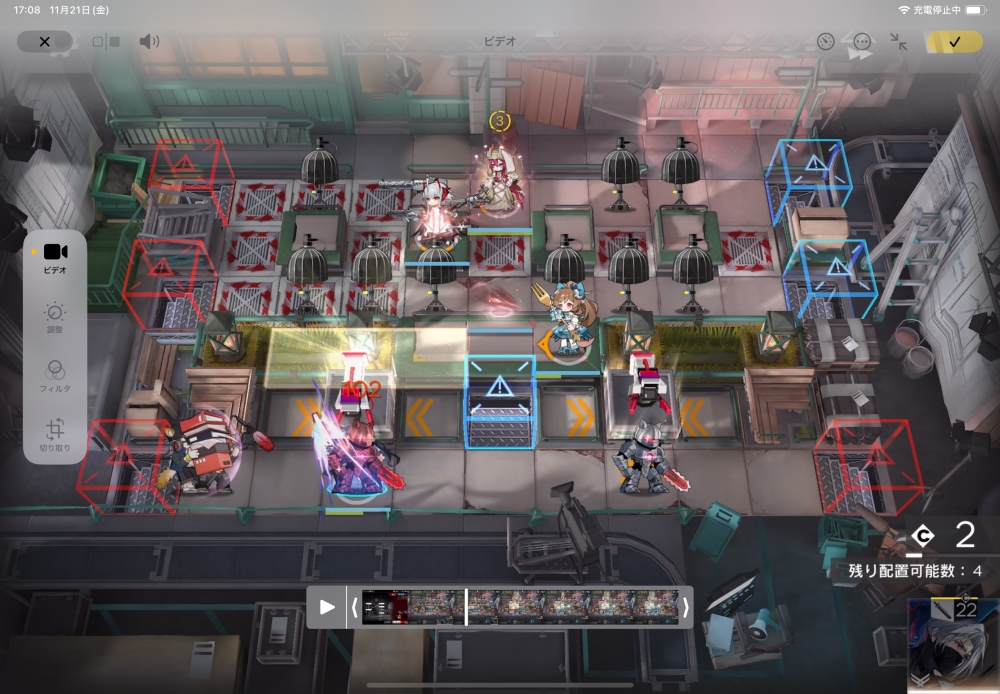This screenshot has width=1000, height=694.
Task: Play the video from the timeline bar
Action: 327,607
